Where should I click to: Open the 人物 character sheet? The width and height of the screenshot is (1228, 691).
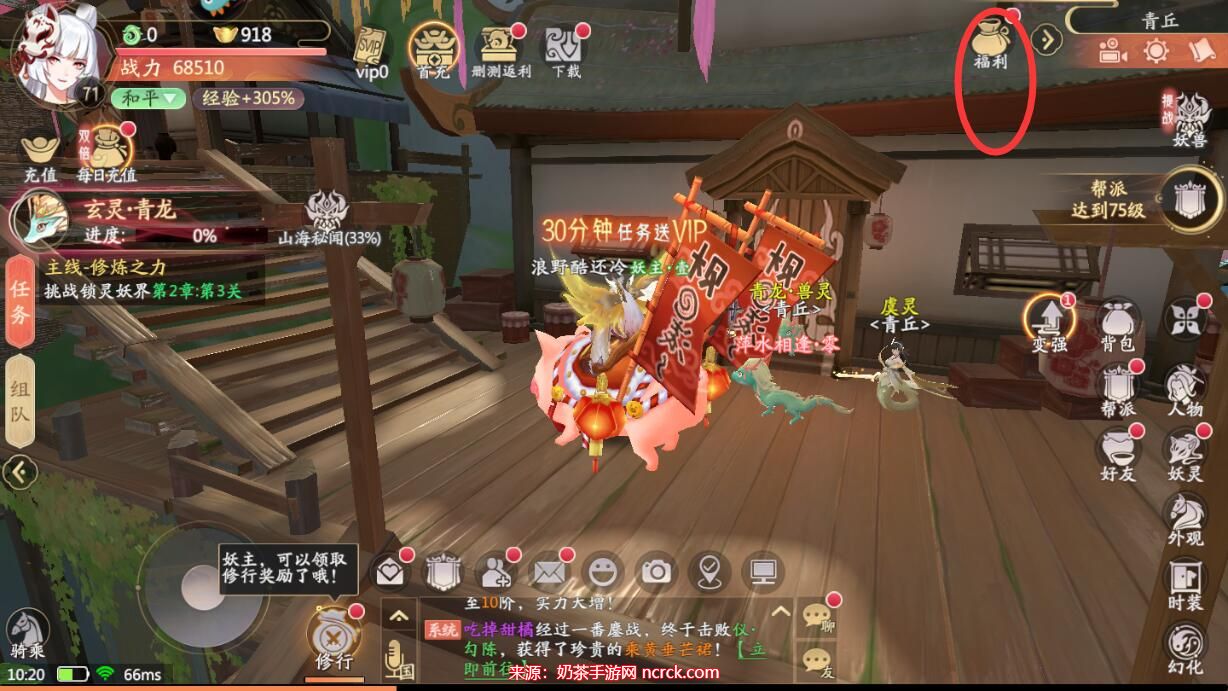(x=1186, y=389)
